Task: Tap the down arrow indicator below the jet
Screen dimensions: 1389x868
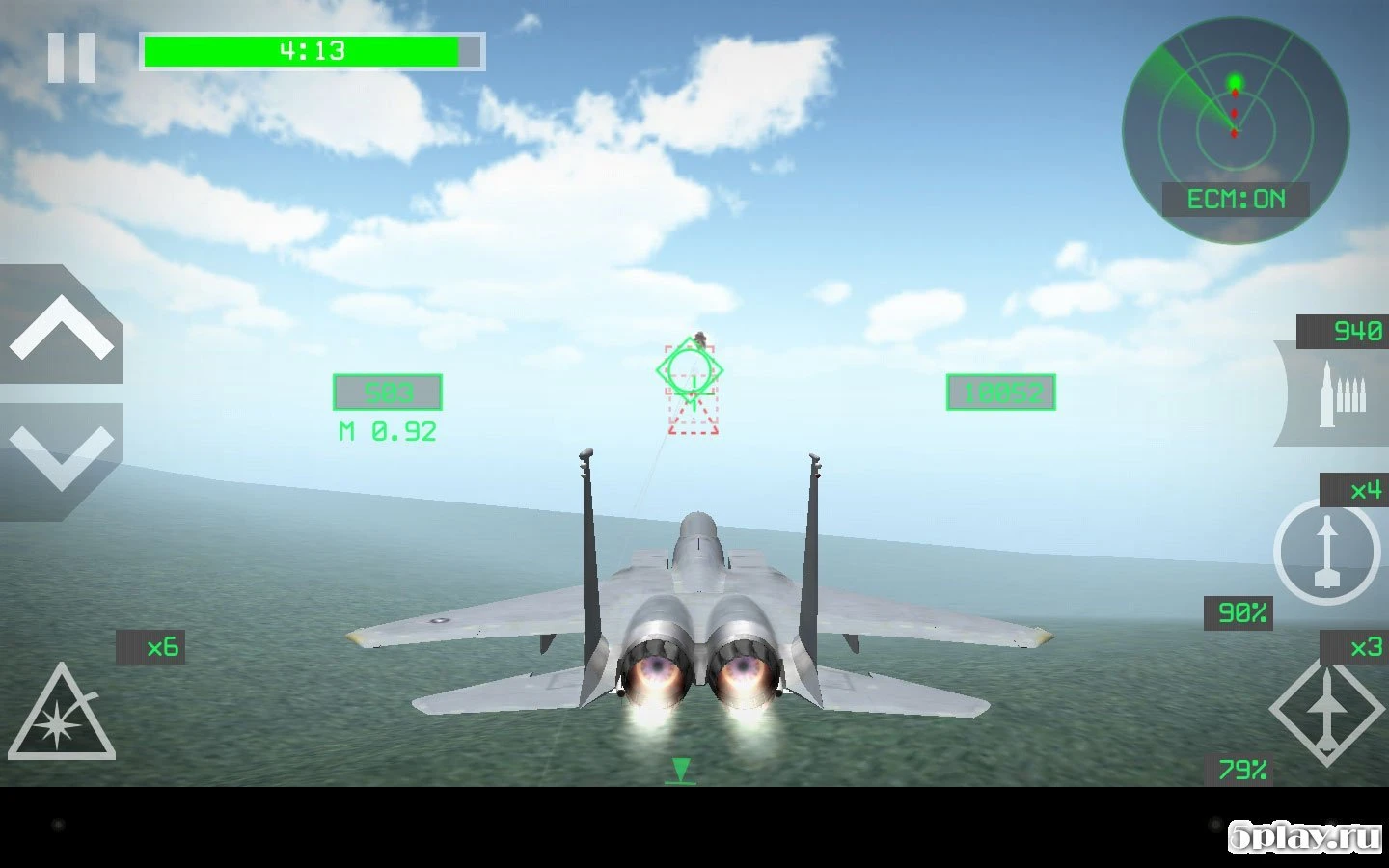Action: (682, 772)
